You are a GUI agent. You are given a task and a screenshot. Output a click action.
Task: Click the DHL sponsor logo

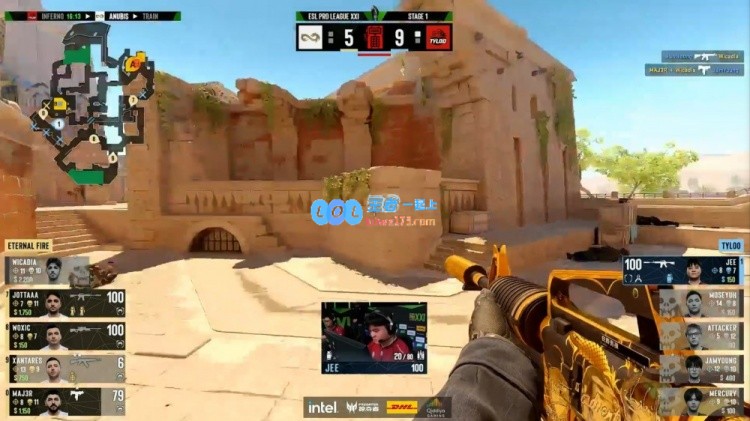pos(402,407)
